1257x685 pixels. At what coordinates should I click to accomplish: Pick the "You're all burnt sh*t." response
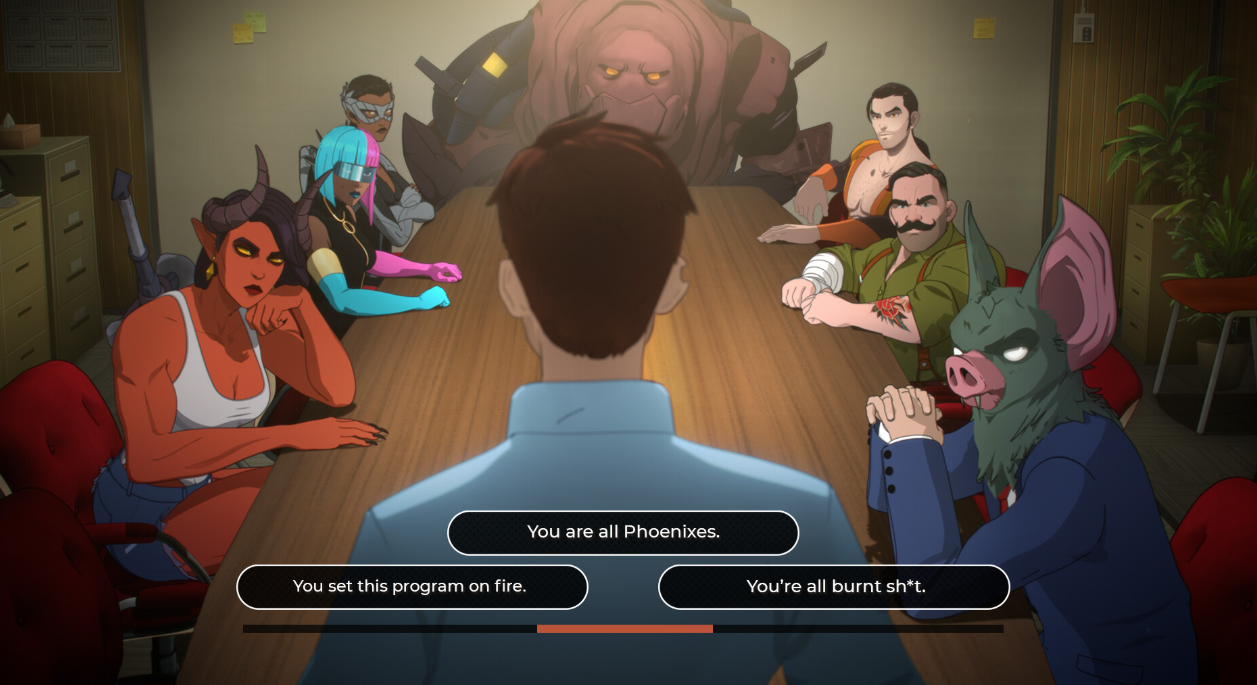tap(834, 587)
